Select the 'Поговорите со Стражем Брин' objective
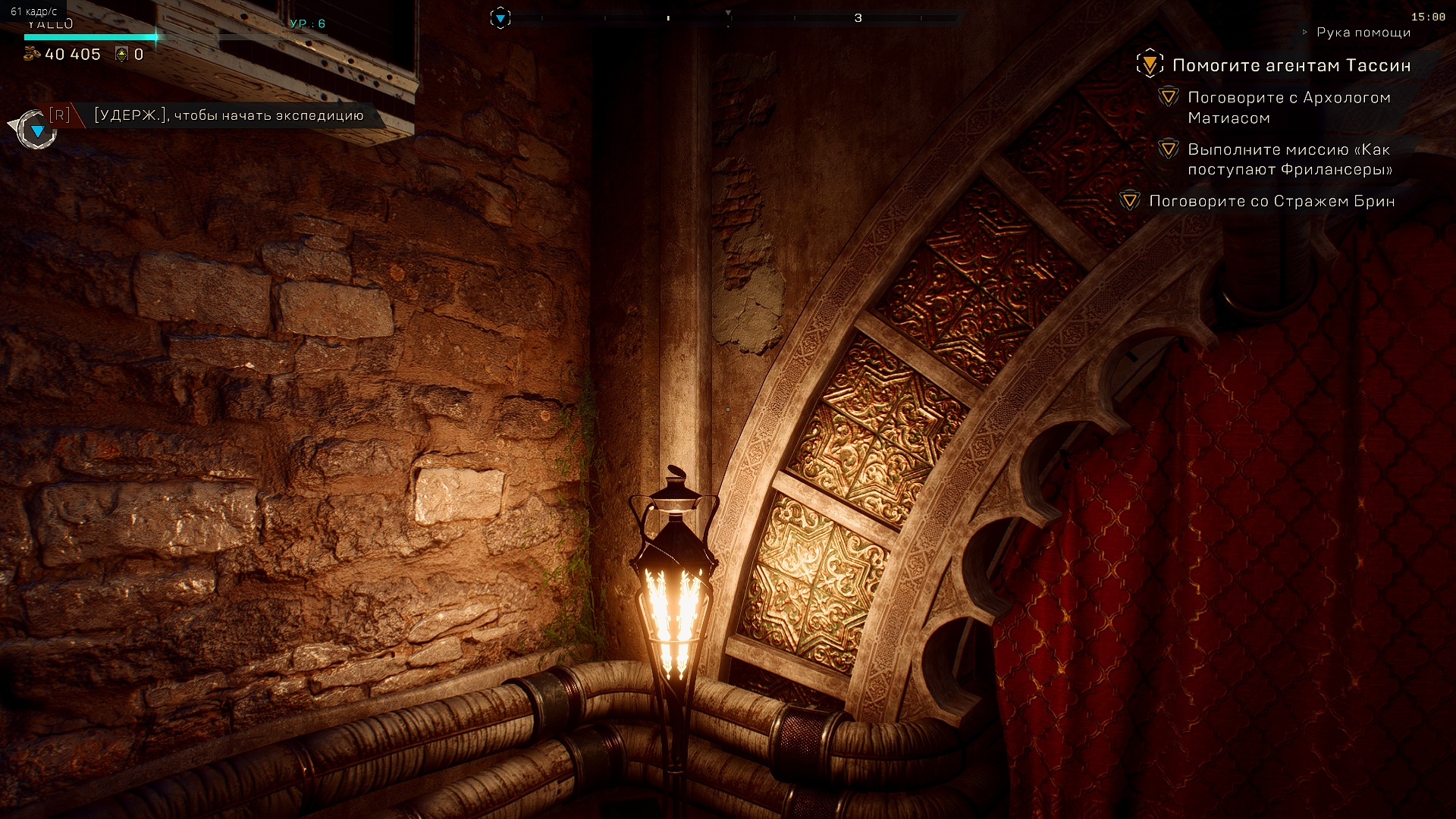The image size is (1456, 819). [1271, 201]
